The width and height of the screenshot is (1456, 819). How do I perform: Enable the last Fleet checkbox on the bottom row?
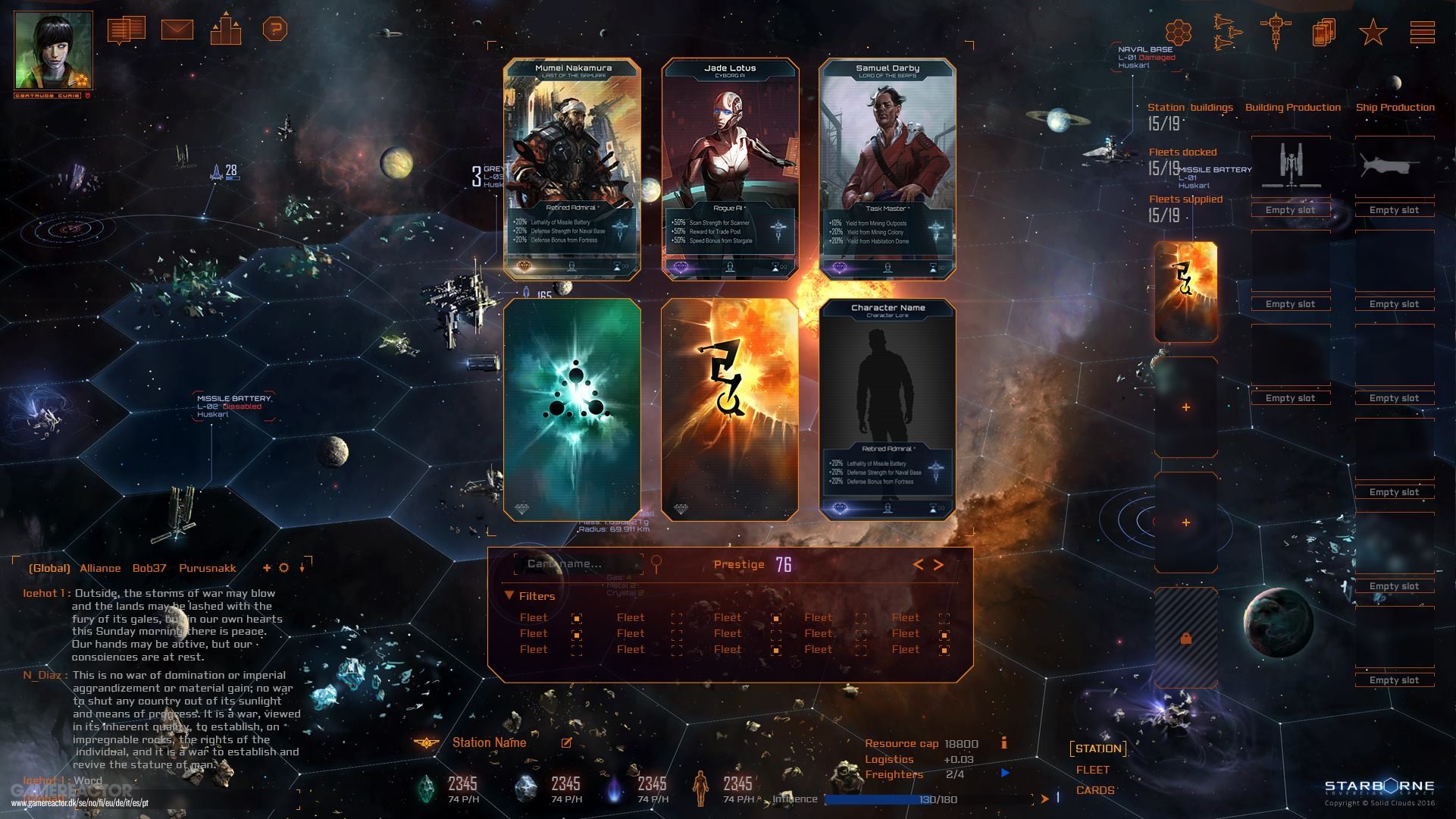pos(944,649)
